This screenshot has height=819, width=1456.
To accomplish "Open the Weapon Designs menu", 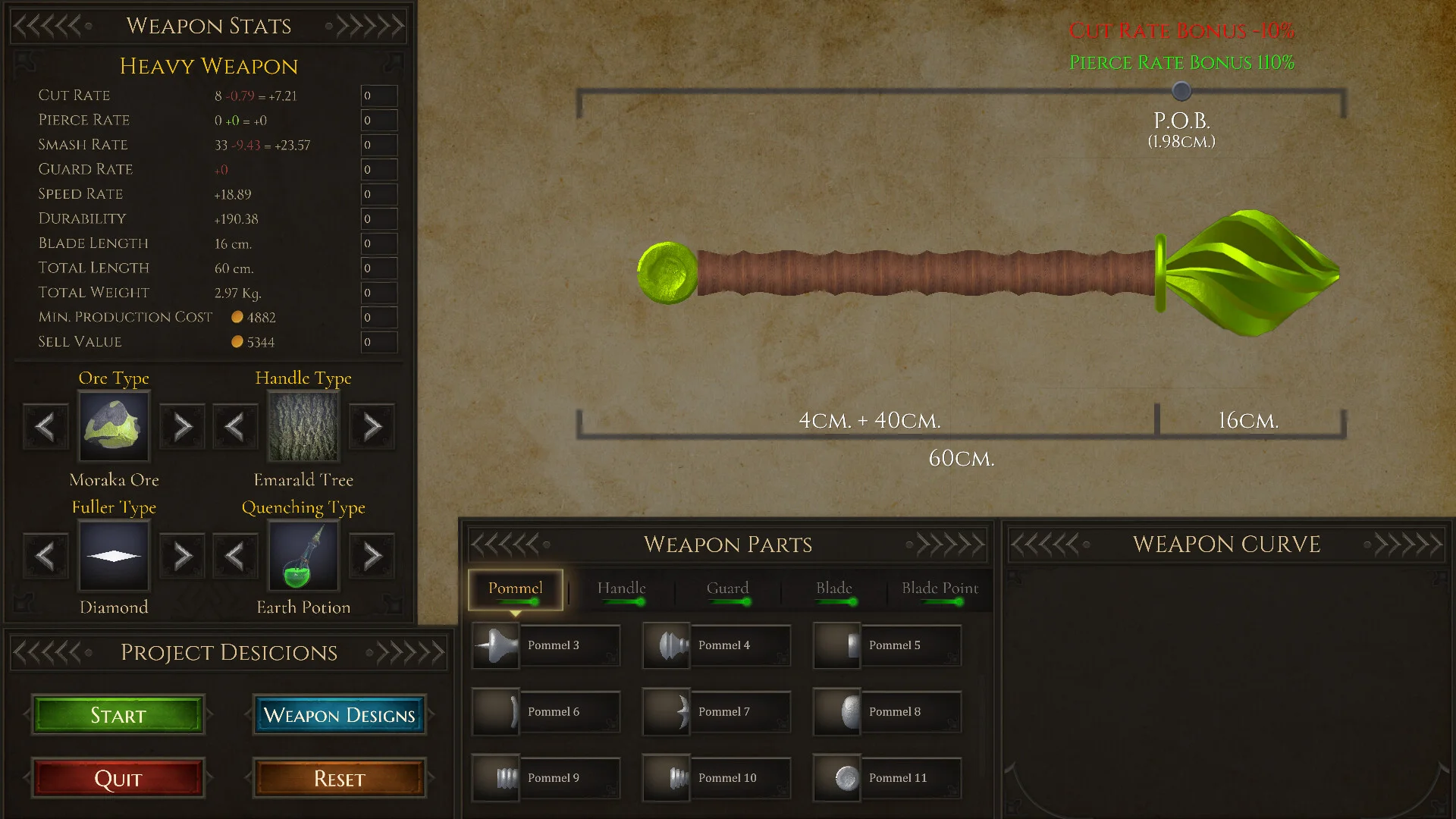I will (x=339, y=715).
